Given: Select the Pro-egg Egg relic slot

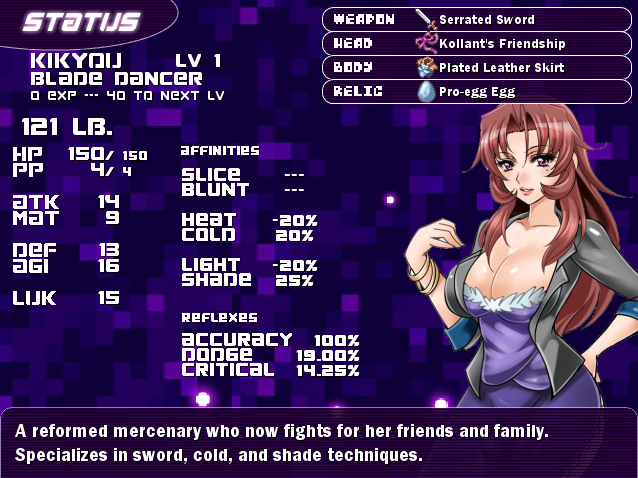Looking at the screenshot, I should (x=480, y=91).
